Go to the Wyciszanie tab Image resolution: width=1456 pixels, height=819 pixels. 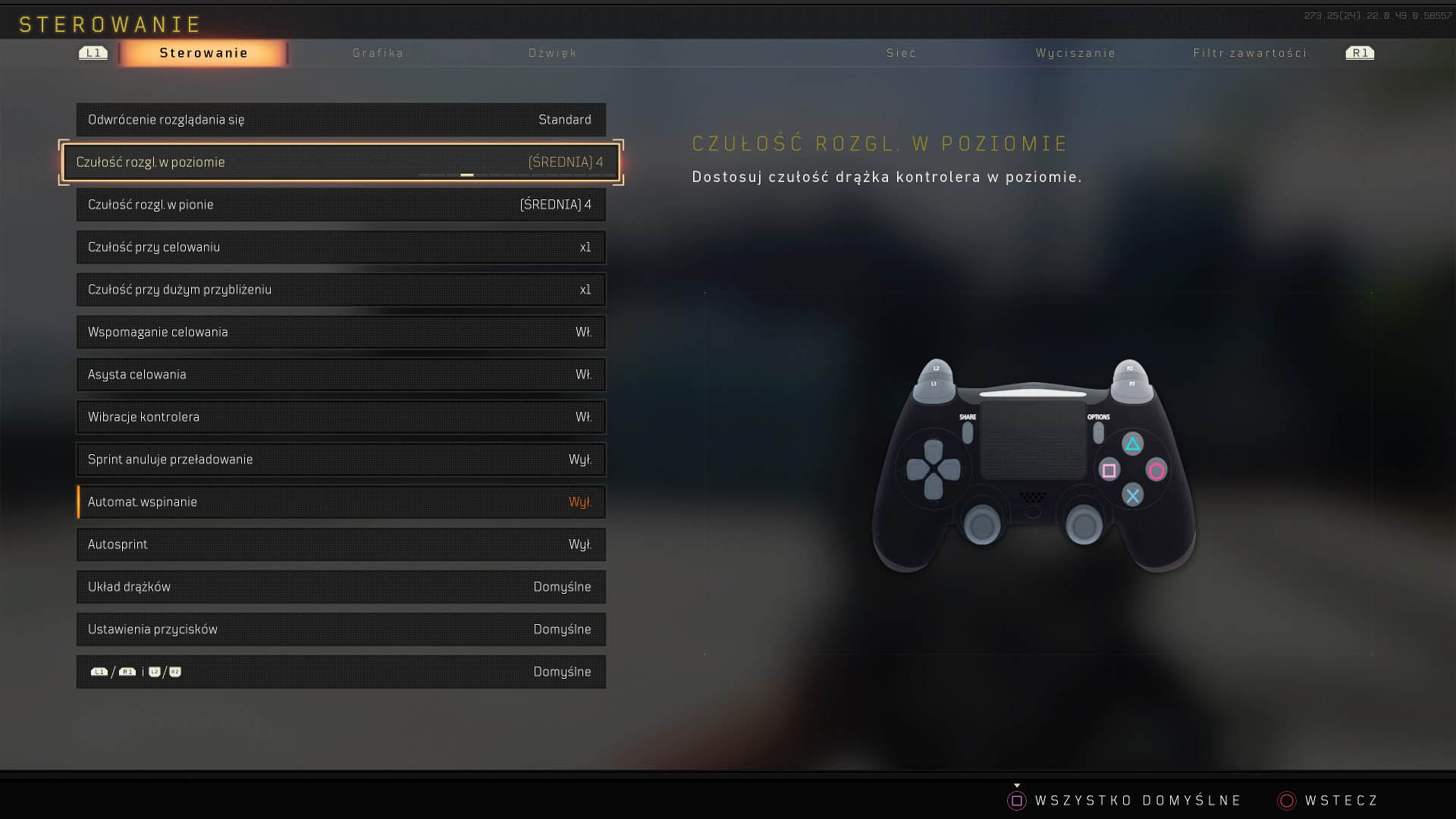tap(1075, 53)
